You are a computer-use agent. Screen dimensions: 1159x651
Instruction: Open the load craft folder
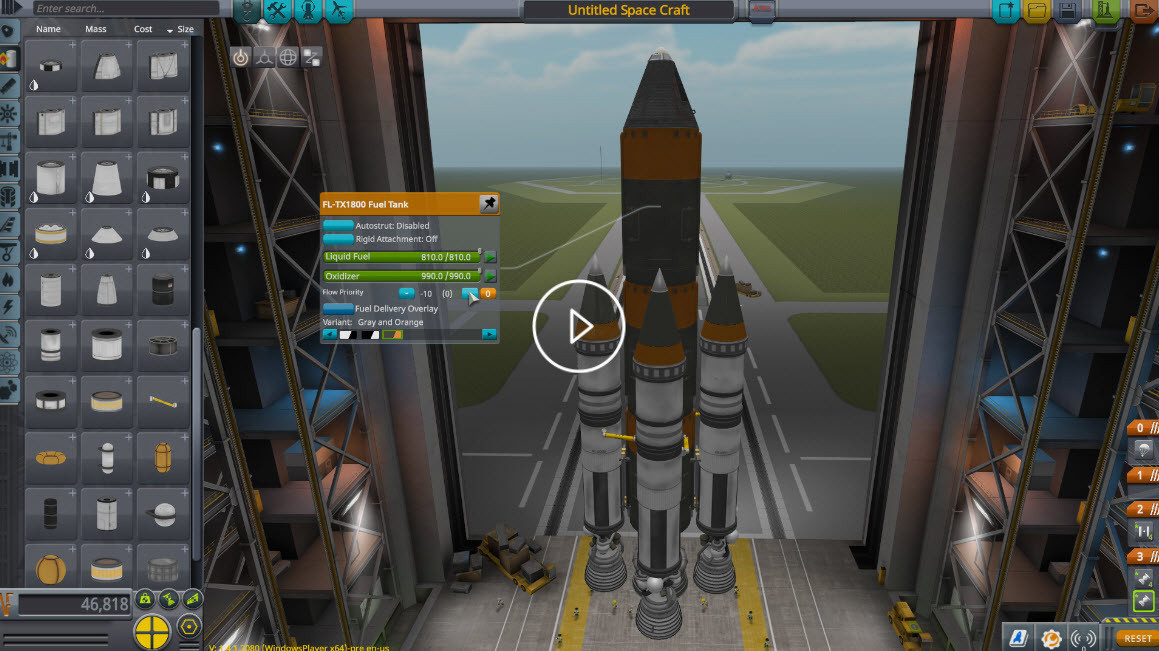click(1036, 11)
